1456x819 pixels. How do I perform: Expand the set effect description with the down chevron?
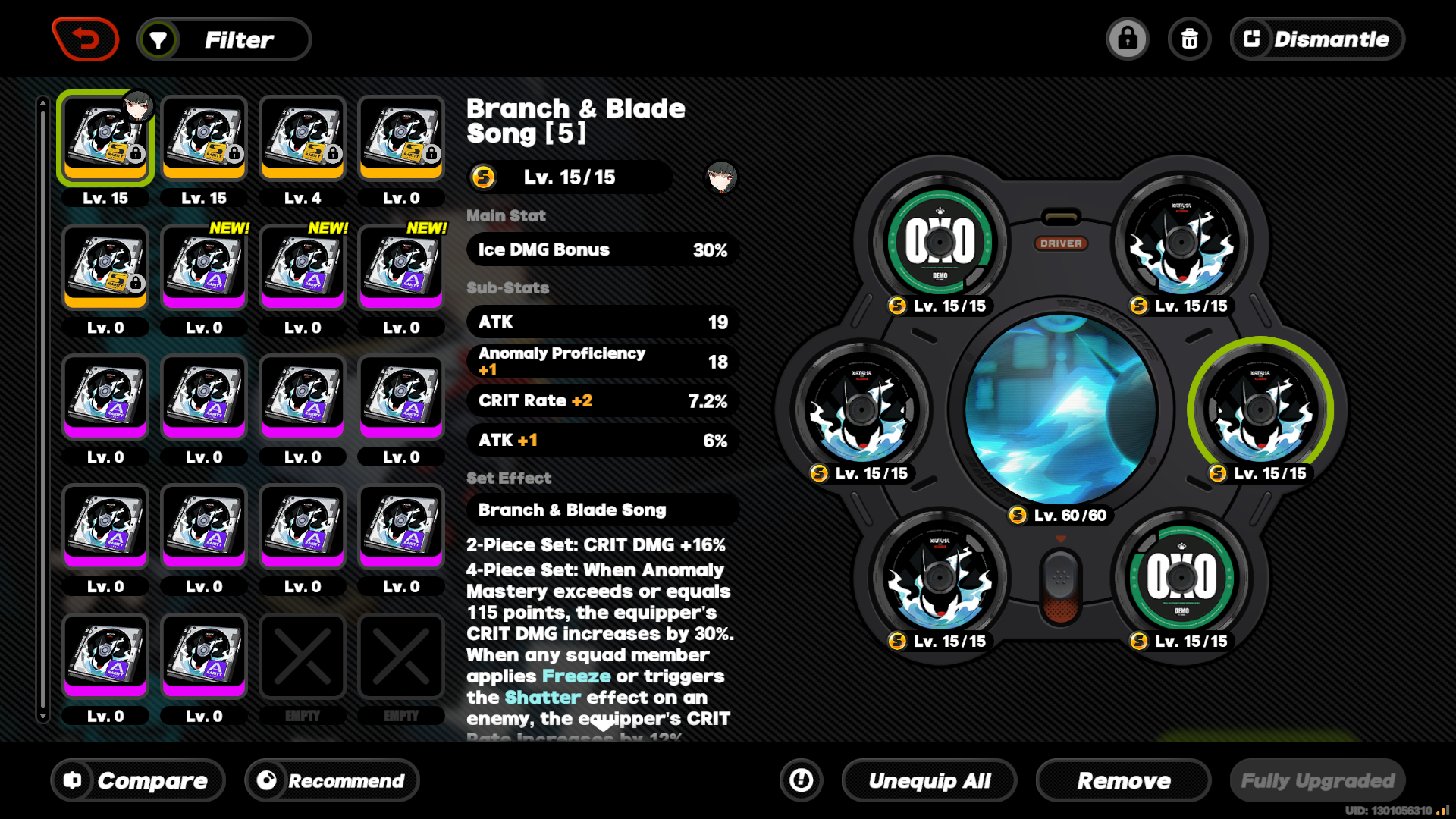tap(603, 726)
